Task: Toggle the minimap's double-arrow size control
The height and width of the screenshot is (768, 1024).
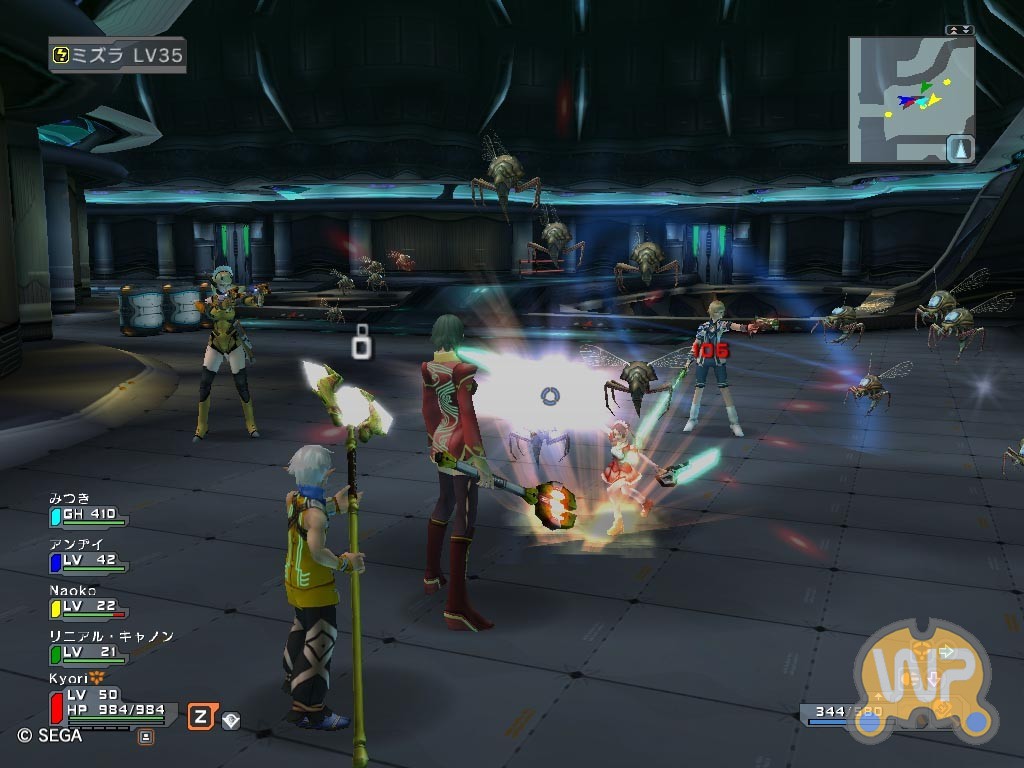Action: tap(959, 30)
